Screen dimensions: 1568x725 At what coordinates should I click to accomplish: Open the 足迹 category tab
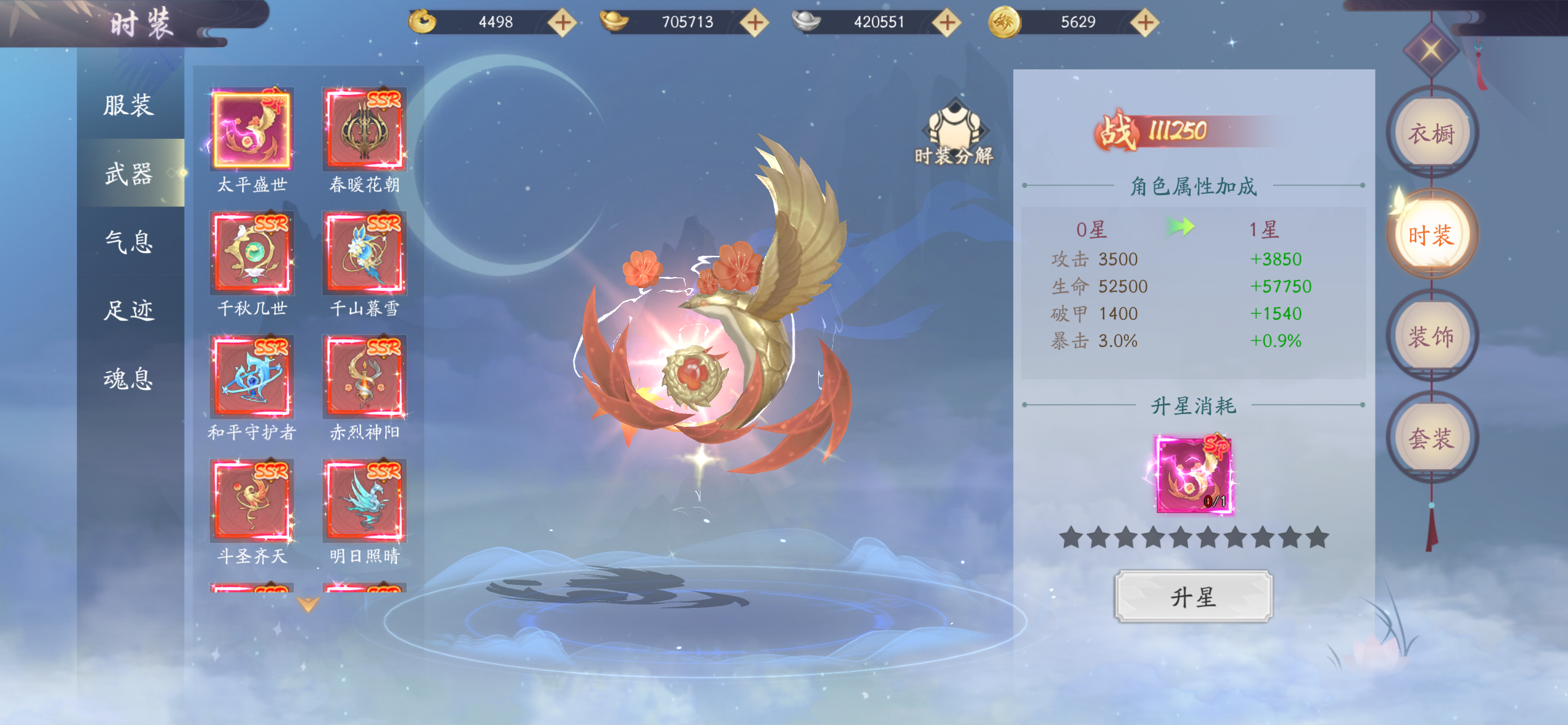[128, 310]
